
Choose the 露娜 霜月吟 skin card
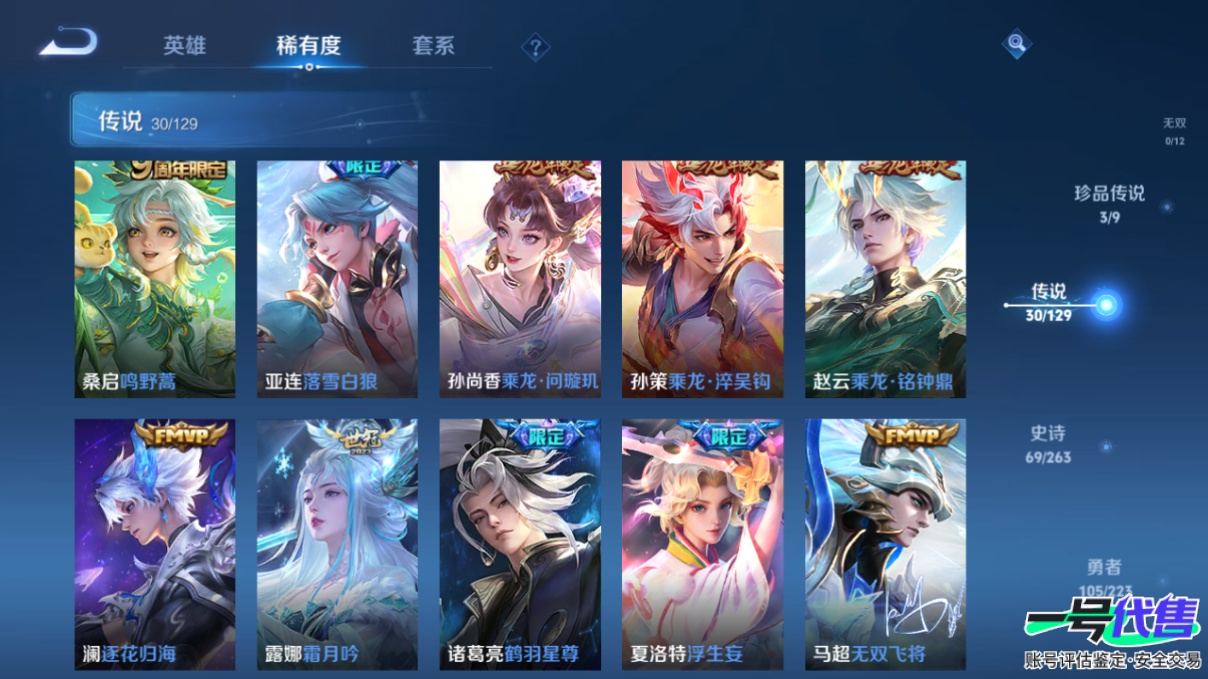point(337,544)
